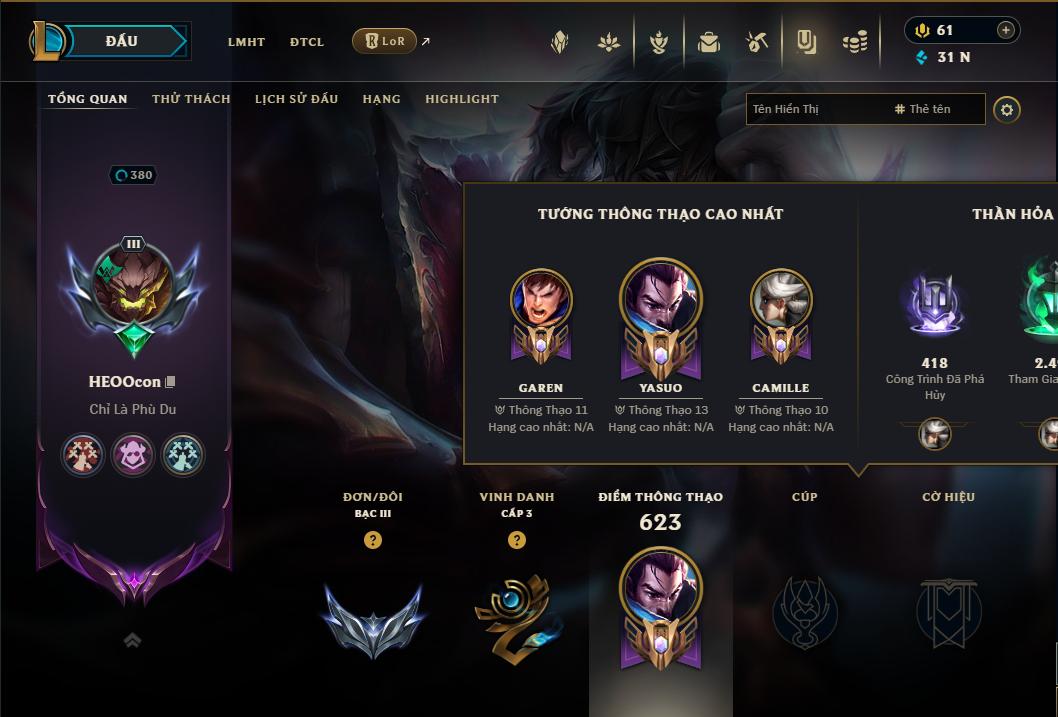Go to the HẠNG tab
Viewport: 1058px width, 717px height.
381,99
